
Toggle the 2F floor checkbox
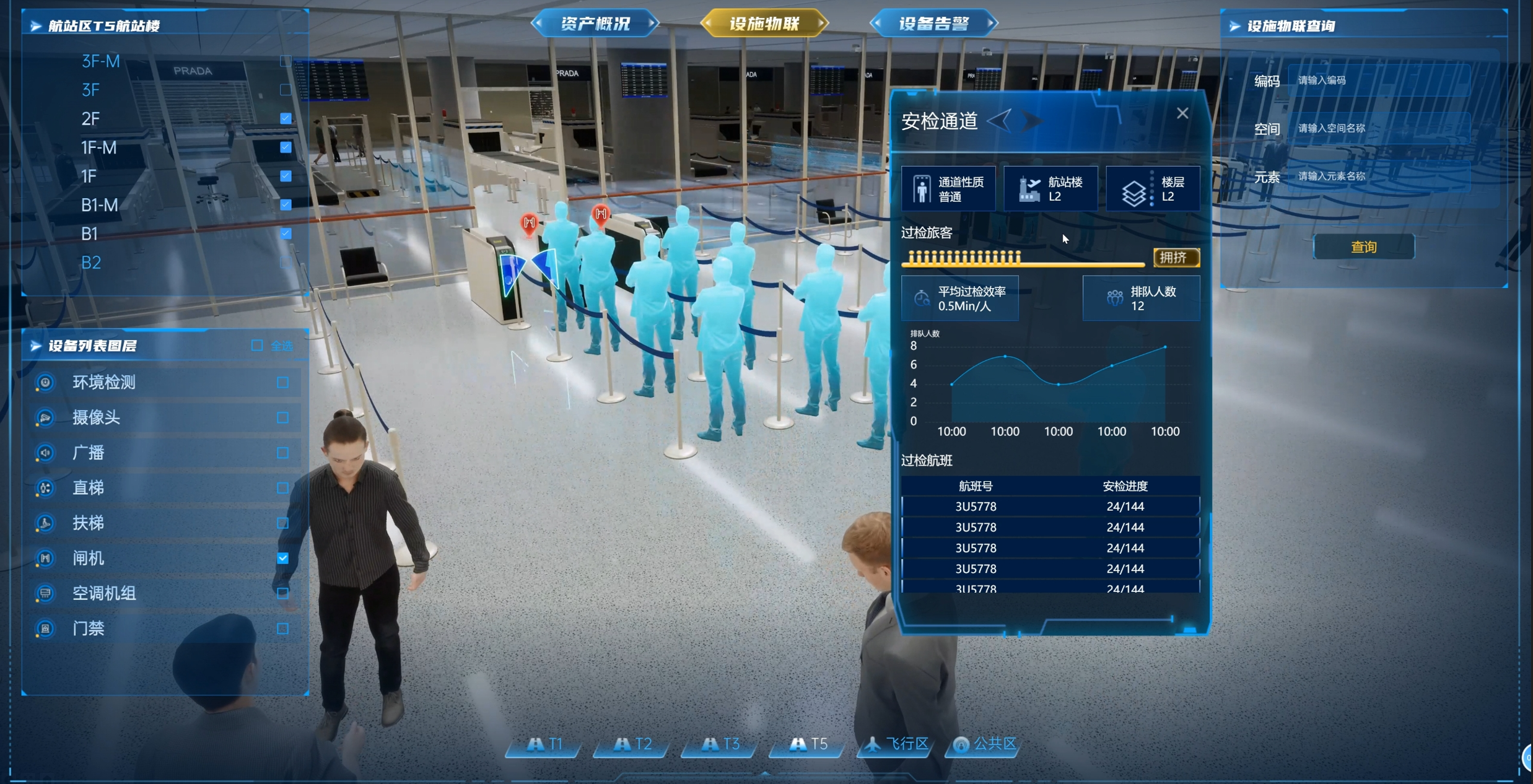(286, 118)
